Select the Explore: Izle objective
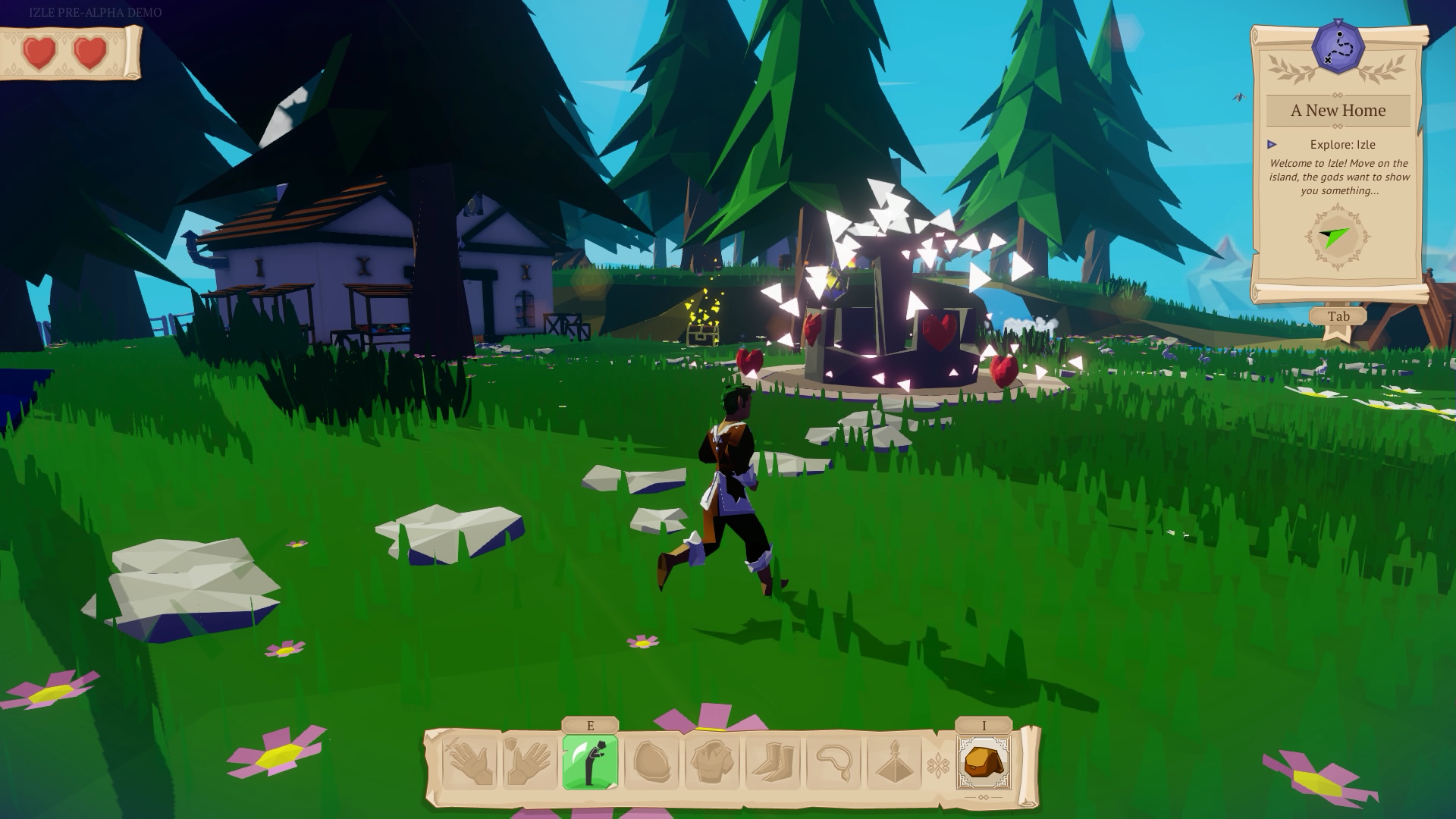The height and width of the screenshot is (819, 1456). (1342, 144)
